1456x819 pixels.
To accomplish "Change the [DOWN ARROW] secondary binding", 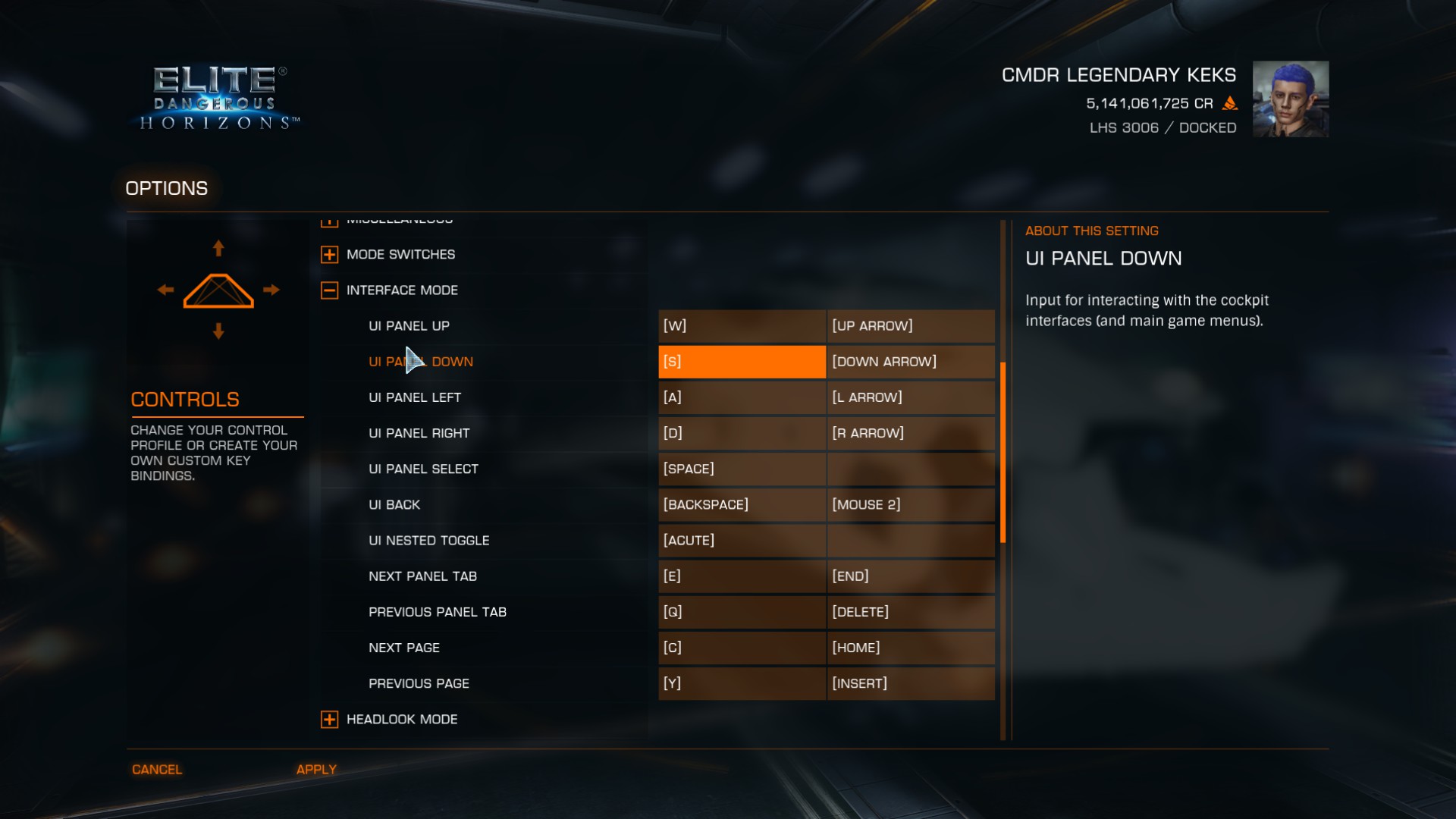I will [x=910, y=362].
